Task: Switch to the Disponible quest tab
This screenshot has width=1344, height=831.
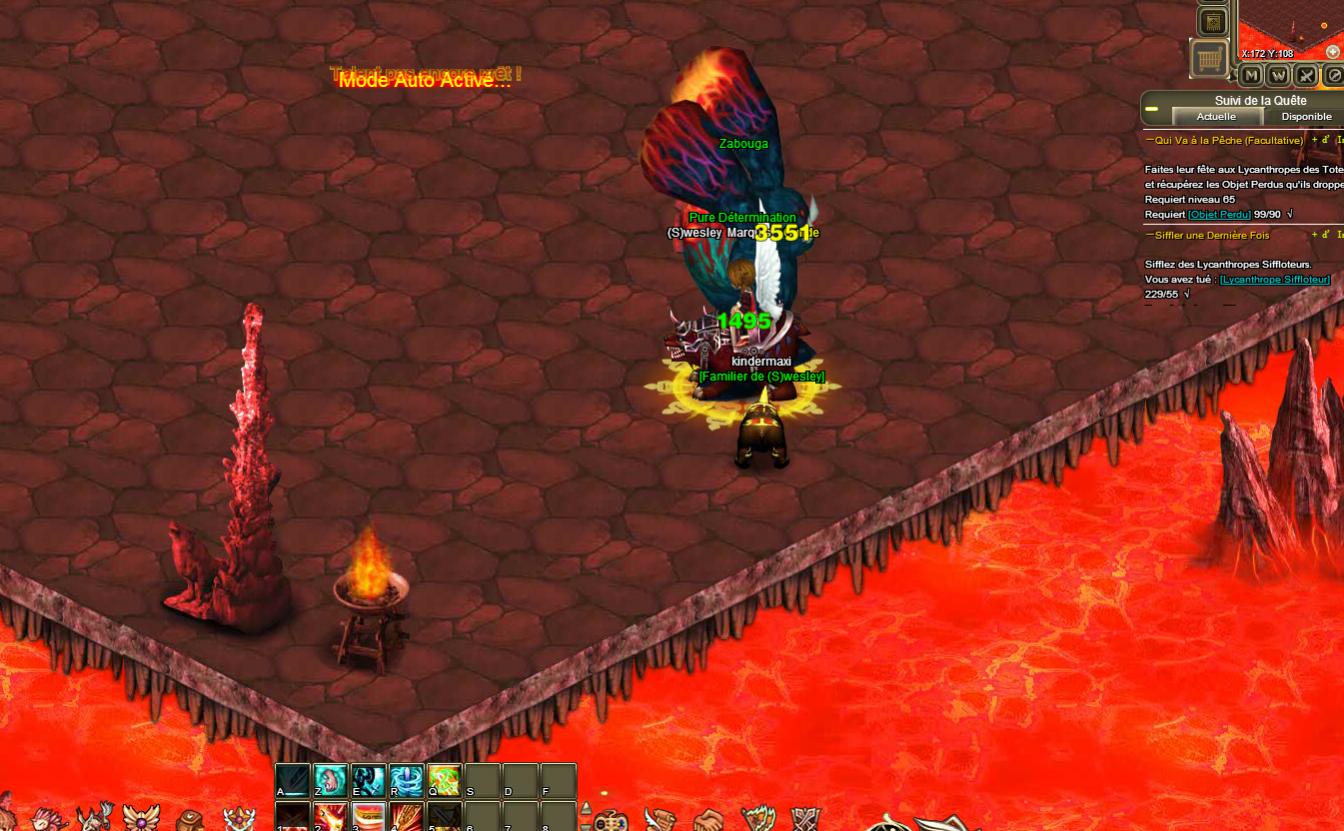Action: click(x=1306, y=116)
